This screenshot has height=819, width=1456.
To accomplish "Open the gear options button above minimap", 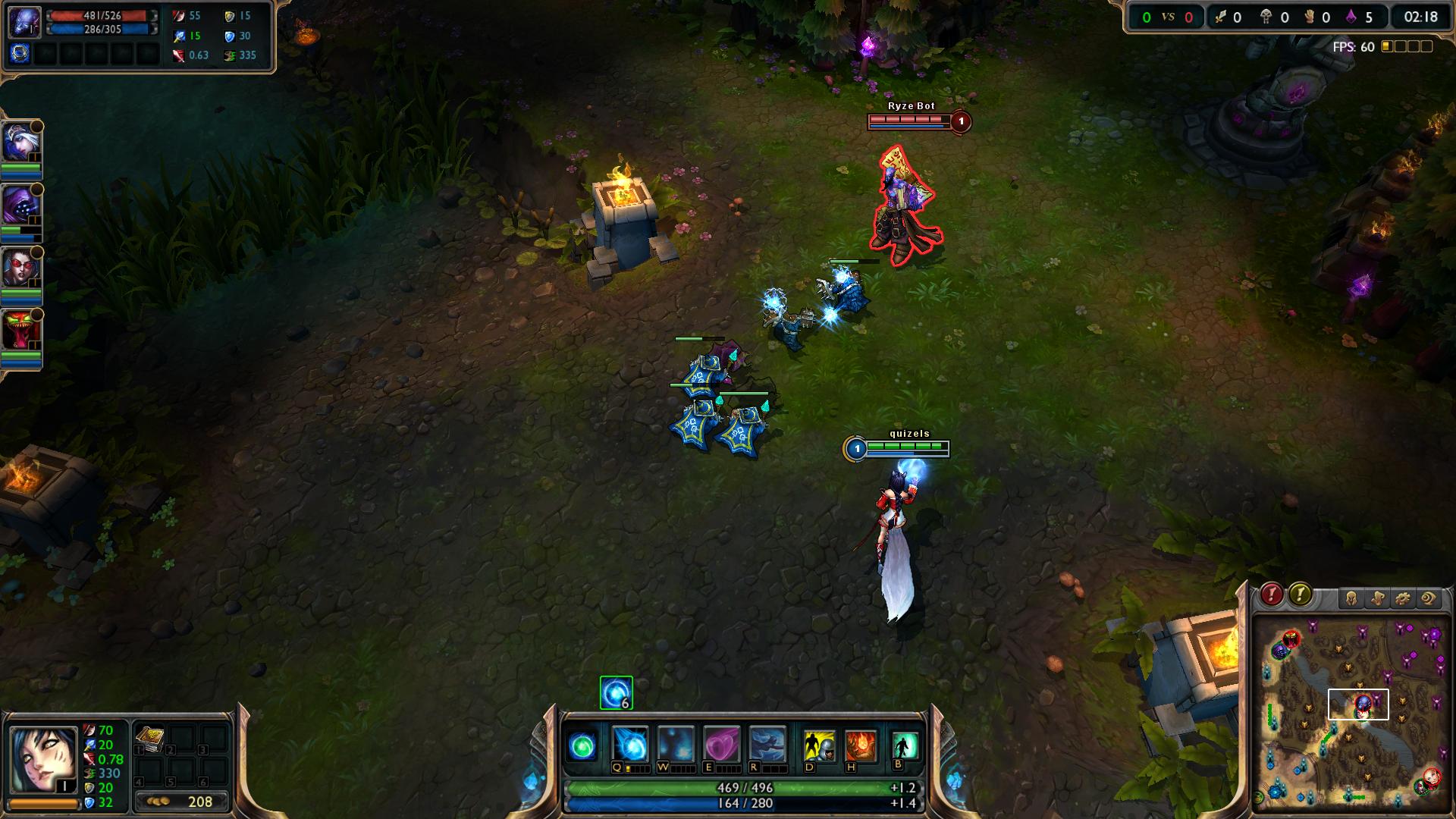I will 1403,599.
